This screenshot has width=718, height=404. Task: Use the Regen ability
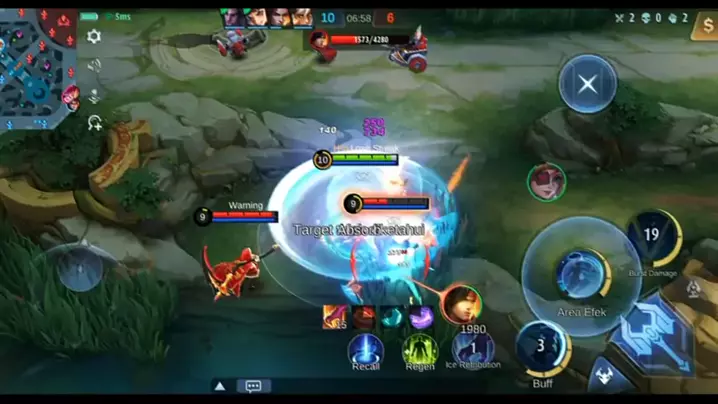[420, 349]
